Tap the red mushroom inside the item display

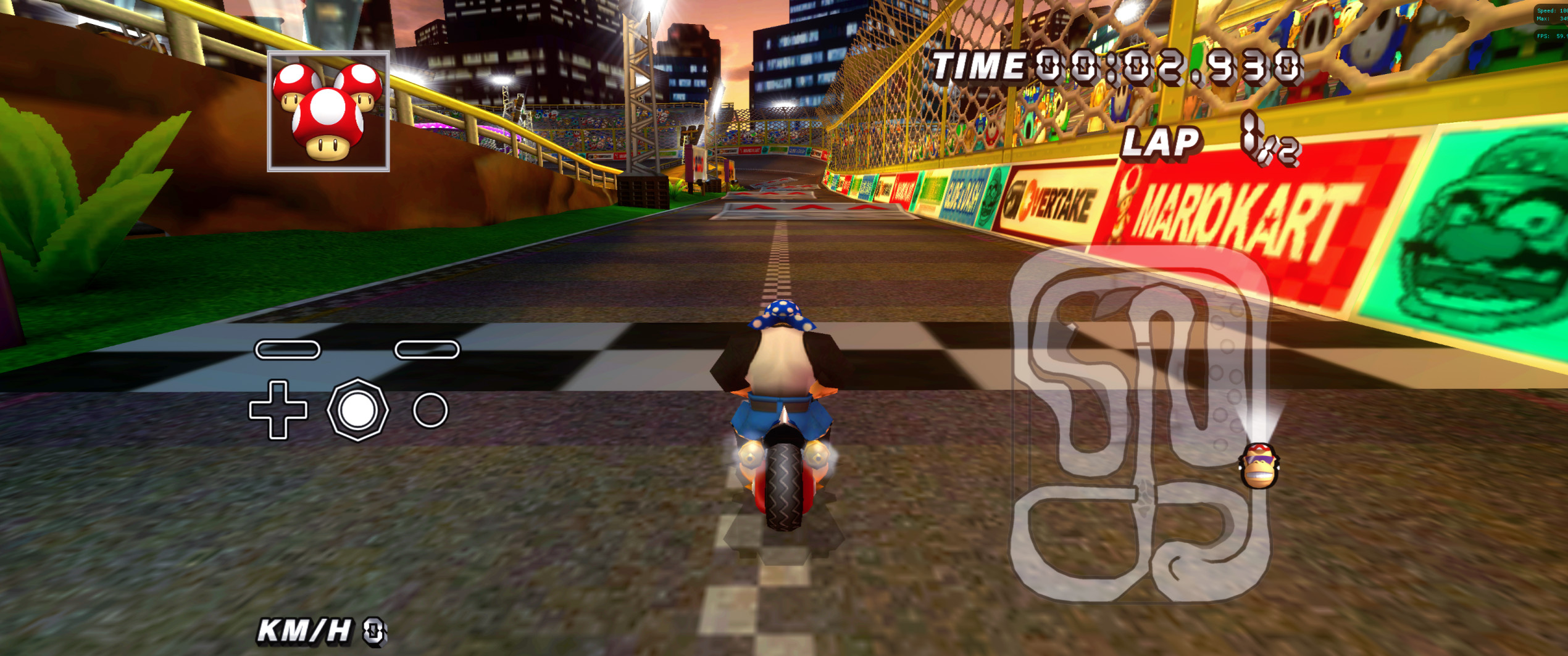(x=327, y=120)
